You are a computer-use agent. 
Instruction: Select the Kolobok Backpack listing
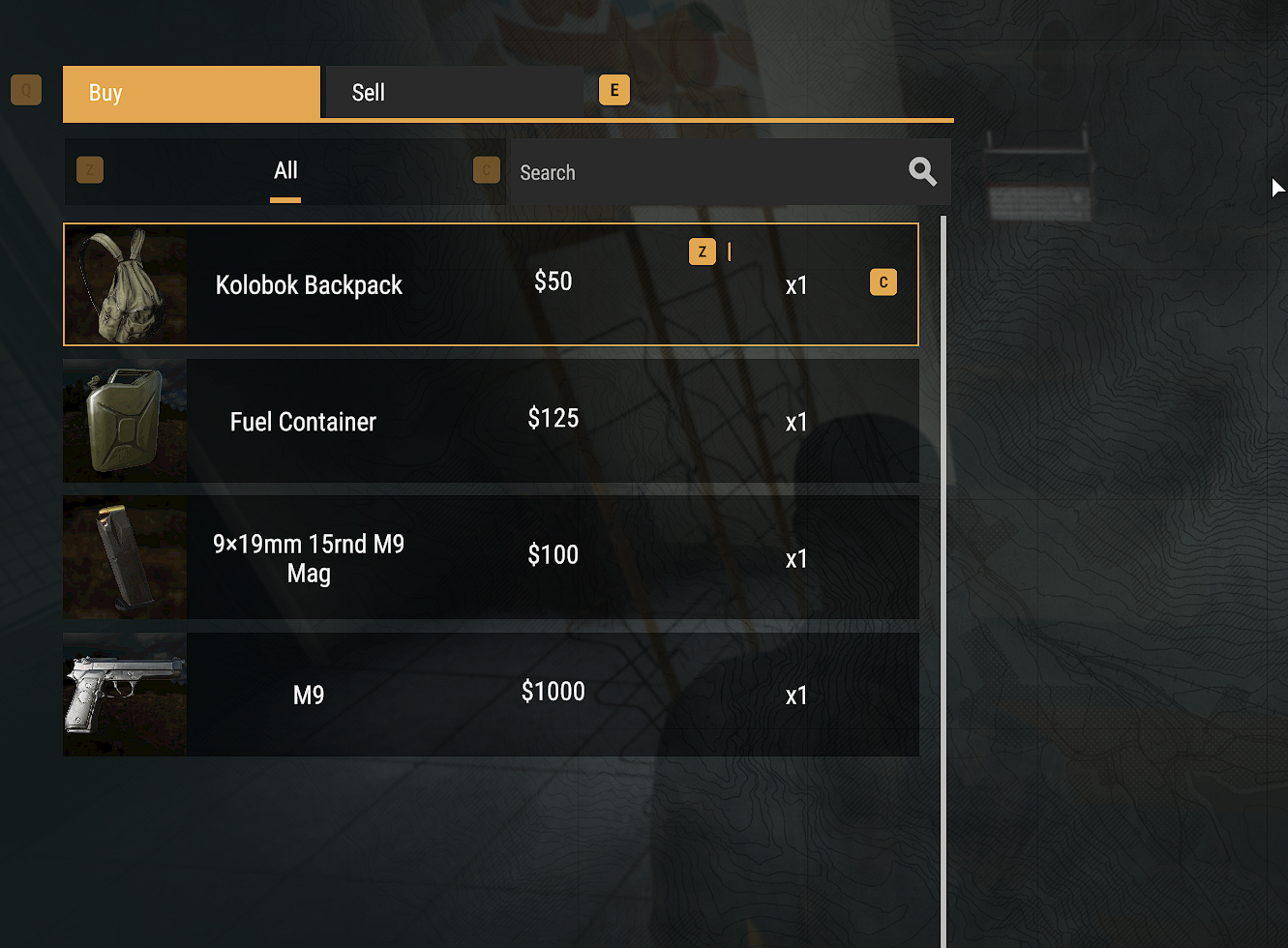(x=491, y=284)
